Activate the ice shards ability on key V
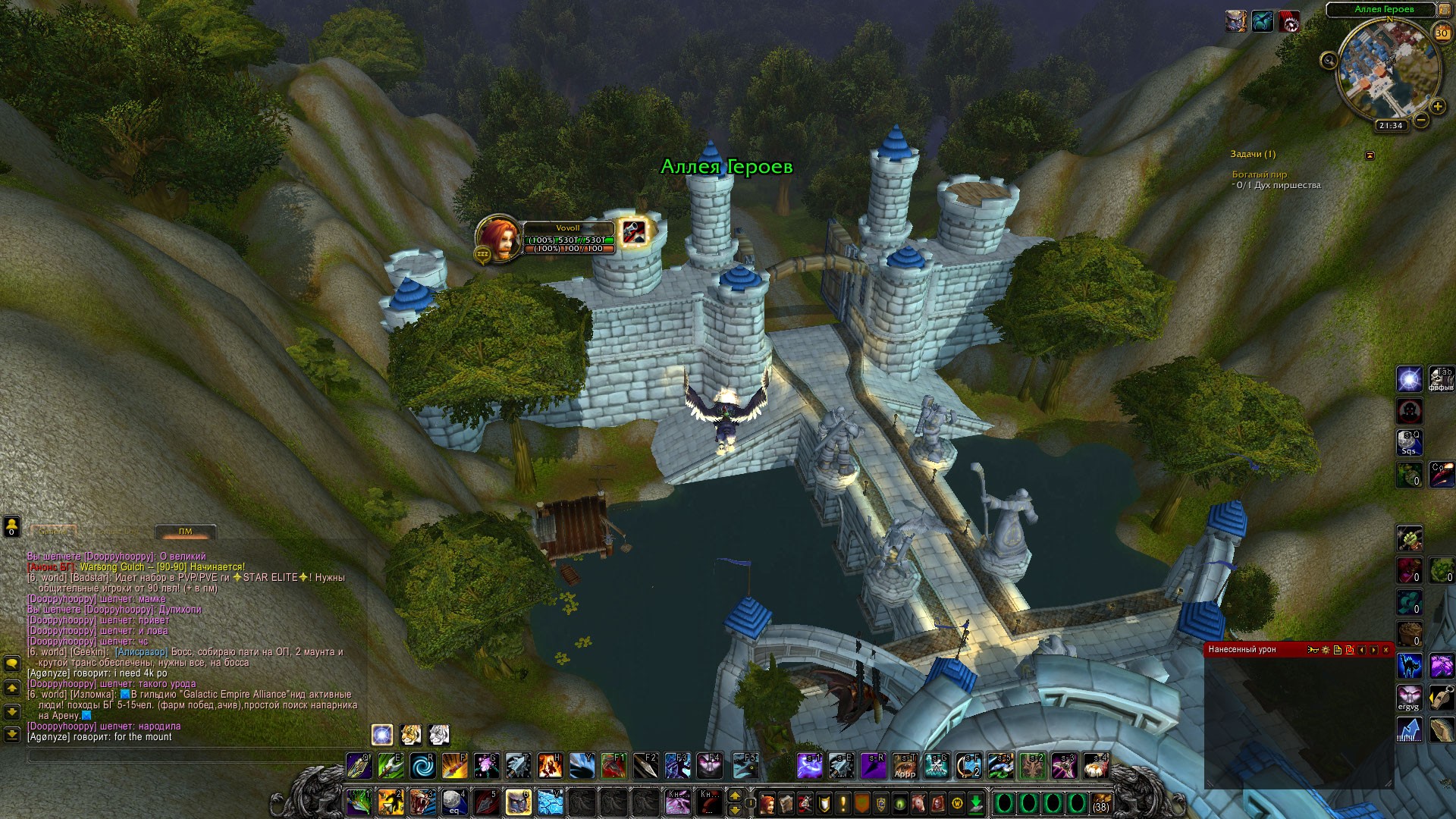The height and width of the screenshot is (819, 1456). click(550, 802)
